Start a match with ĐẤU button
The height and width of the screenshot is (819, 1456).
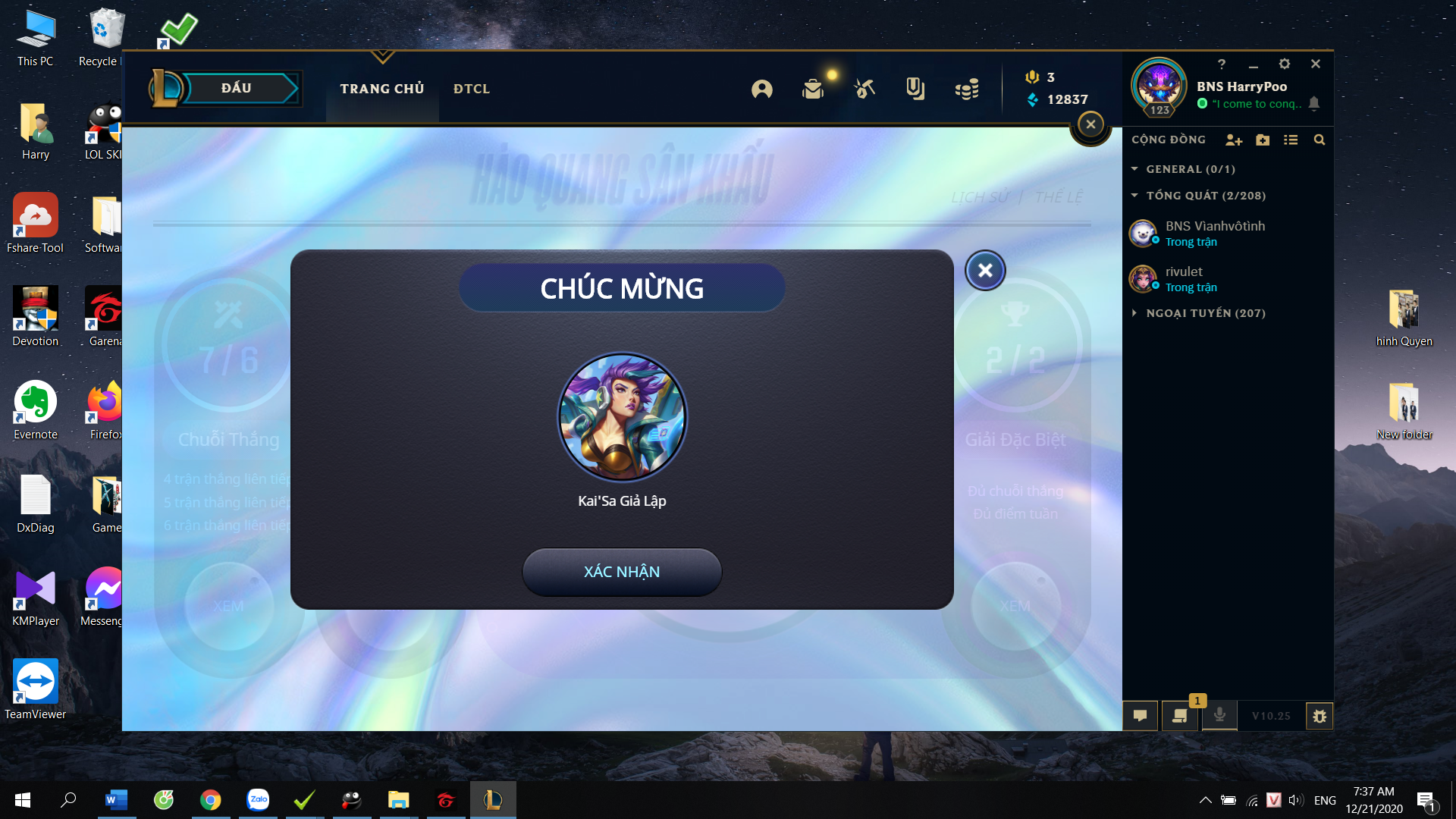(236, 88)
